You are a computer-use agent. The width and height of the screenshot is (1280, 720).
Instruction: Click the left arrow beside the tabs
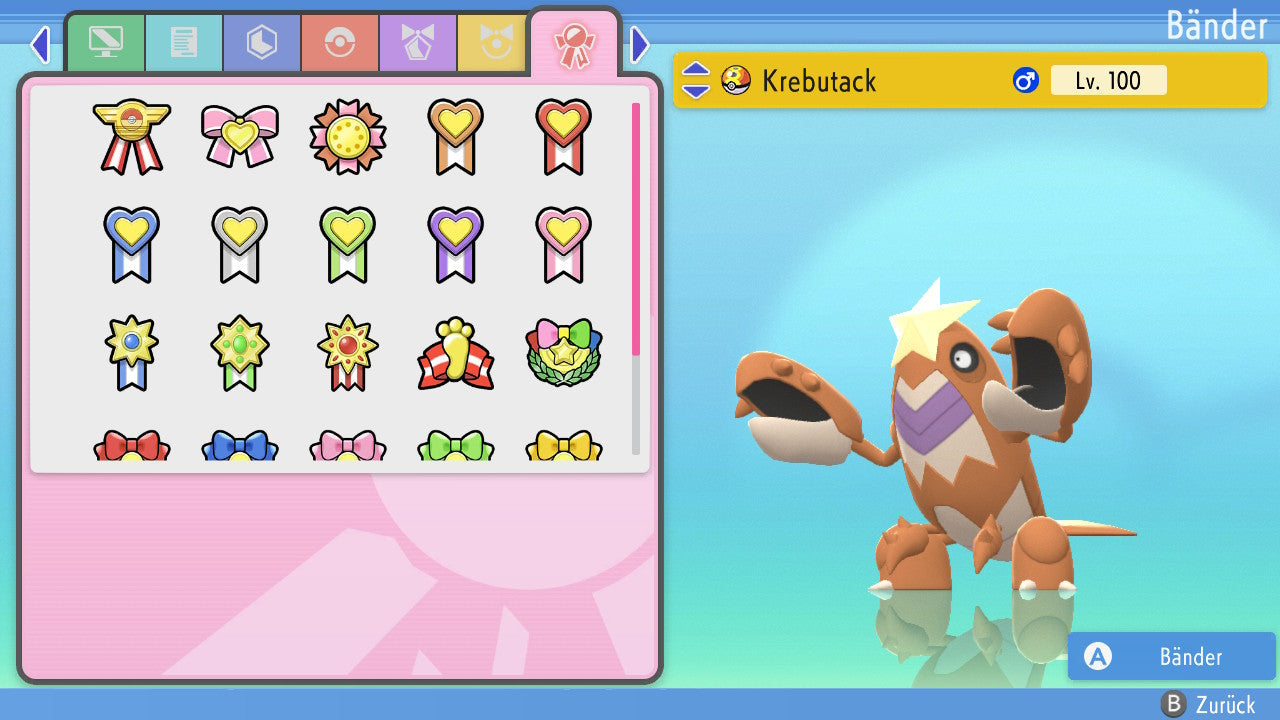pyautogui.click(x=39, y=44)
